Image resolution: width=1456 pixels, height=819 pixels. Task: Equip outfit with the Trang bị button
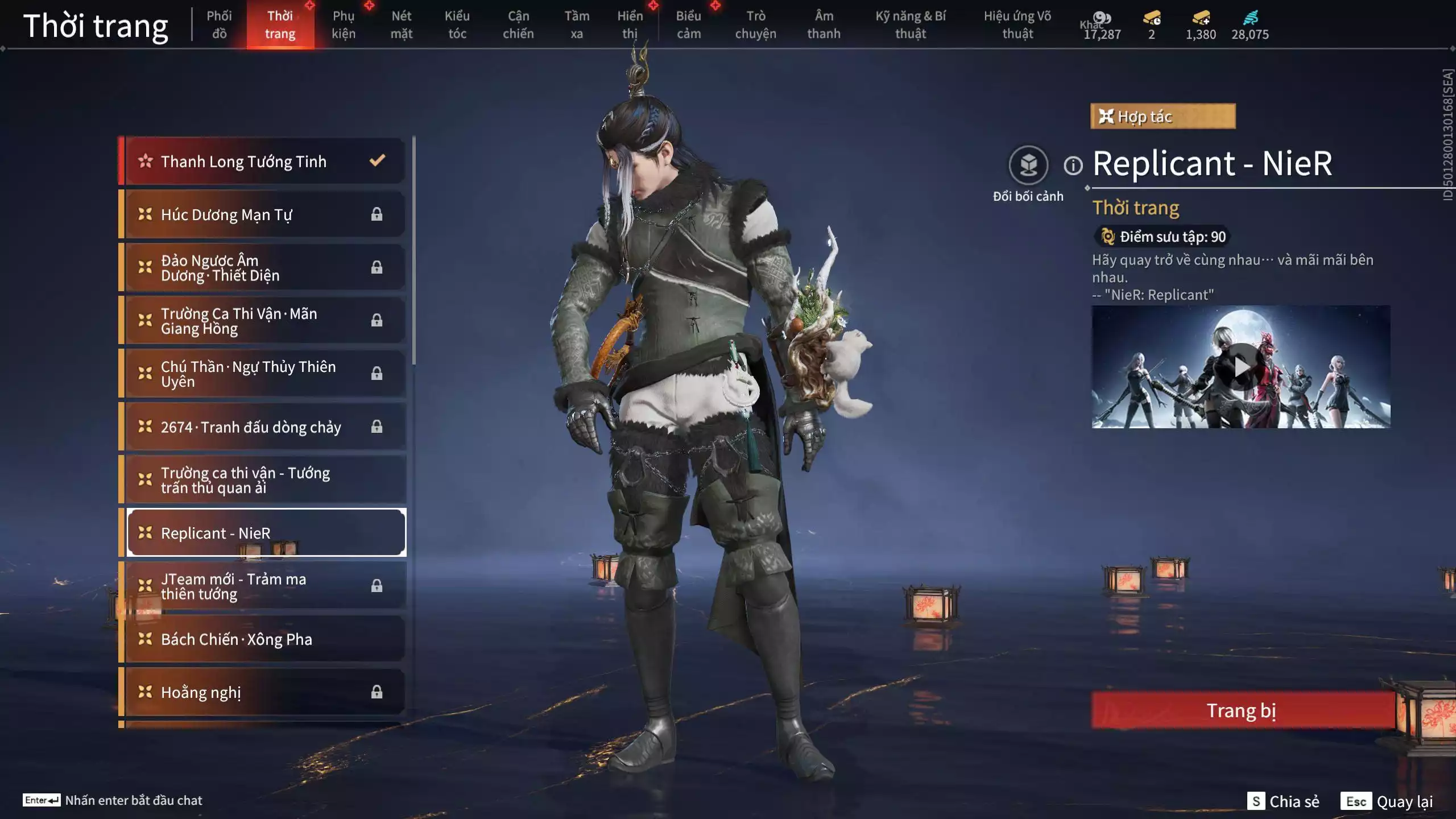(1242, 710)
